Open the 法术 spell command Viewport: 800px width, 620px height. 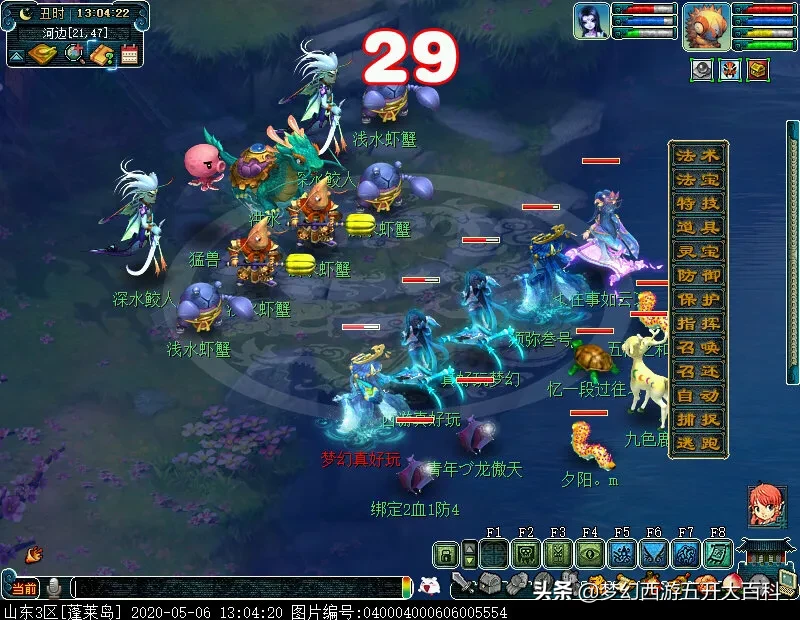tap(698, 156)
